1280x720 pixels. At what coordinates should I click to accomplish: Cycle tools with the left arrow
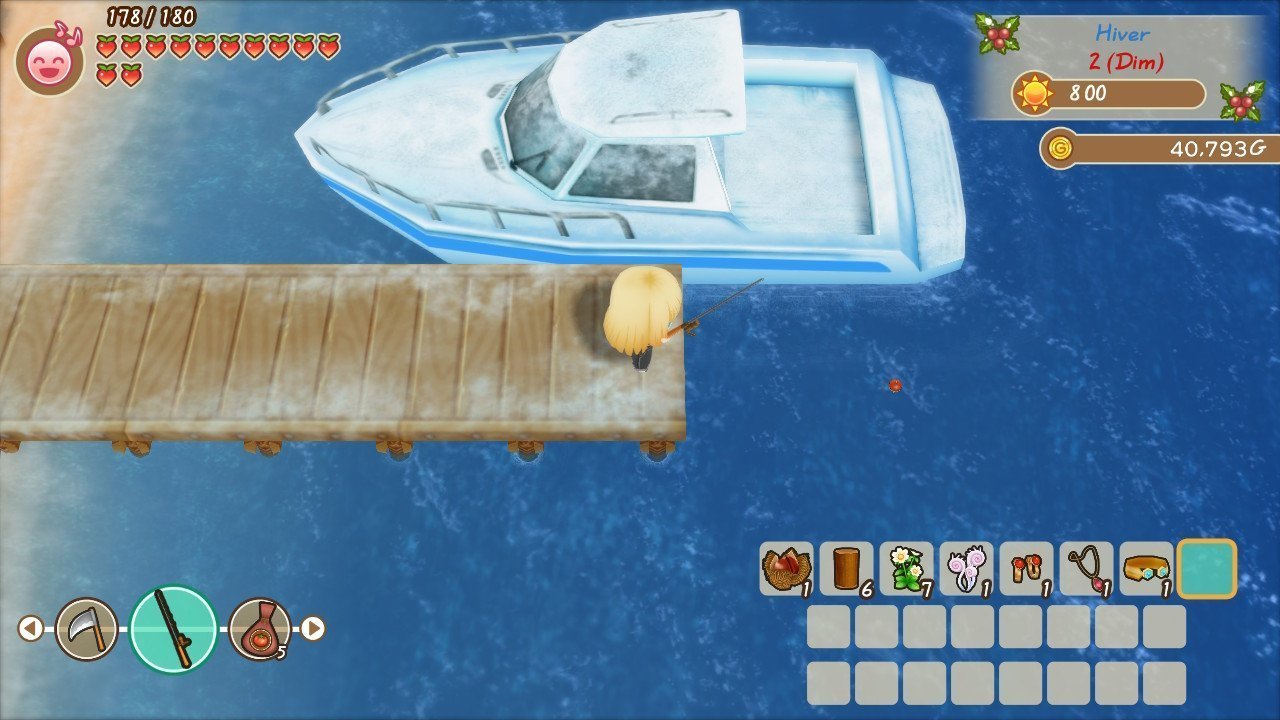coord(31,628)
